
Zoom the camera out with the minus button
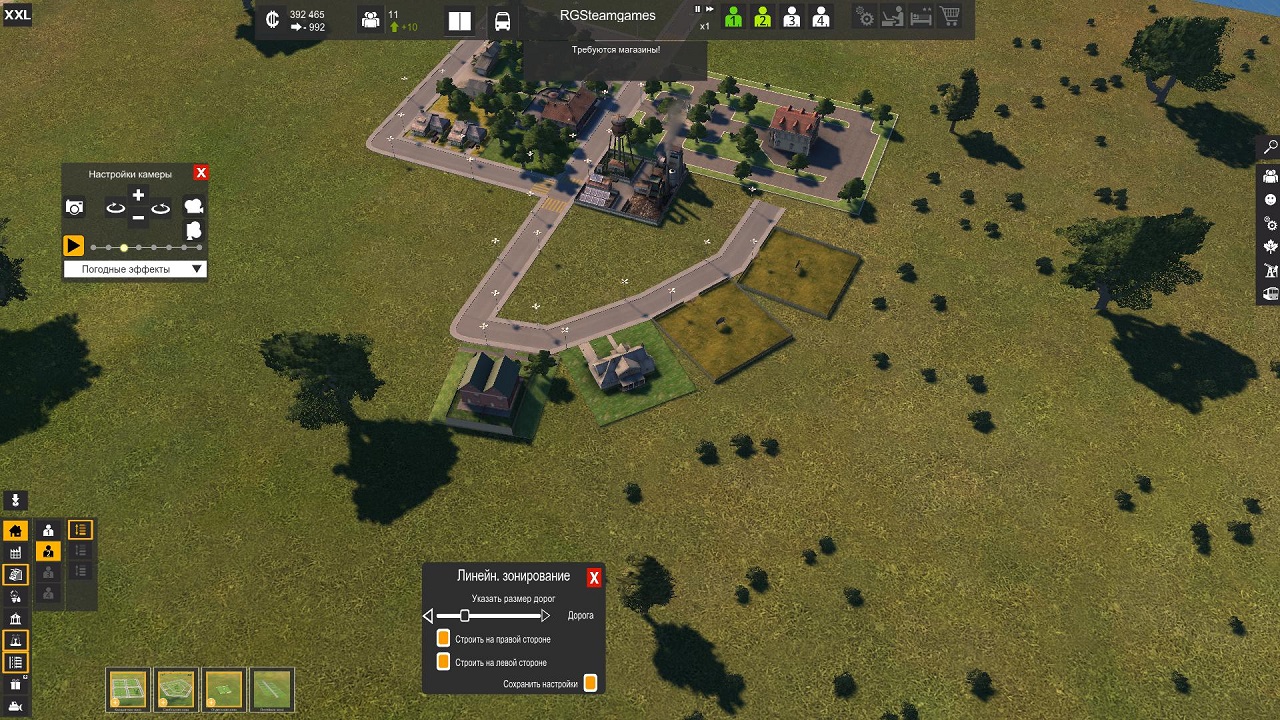coord(138,216)
